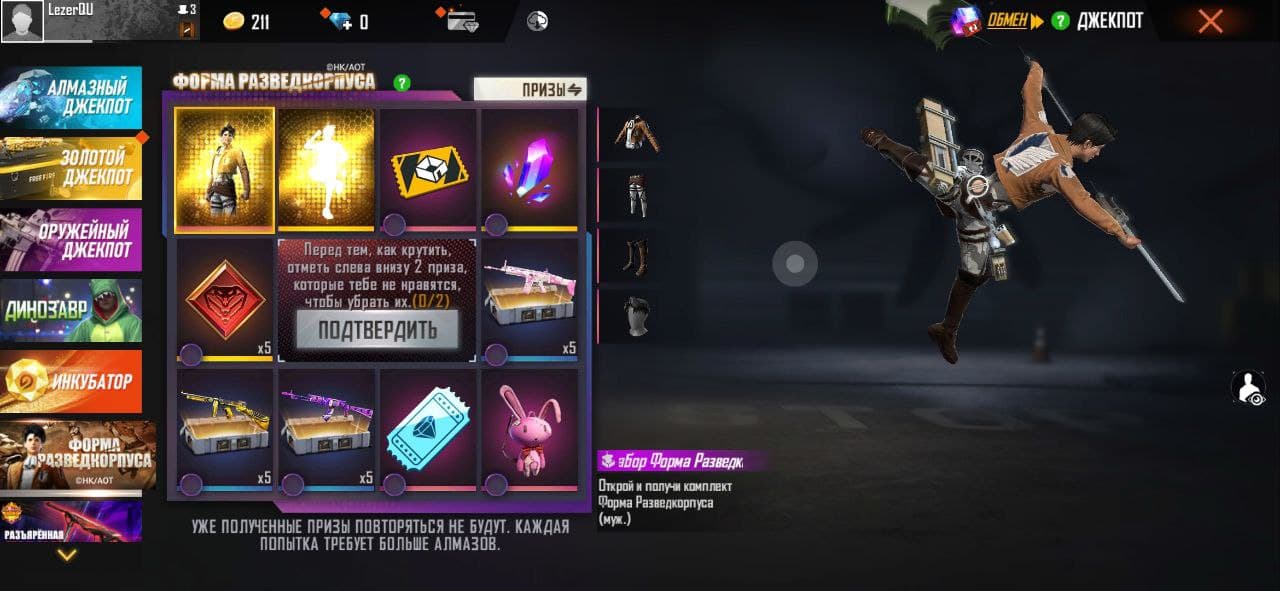Toggle the character preview view icon

[x=1249, y=388]
